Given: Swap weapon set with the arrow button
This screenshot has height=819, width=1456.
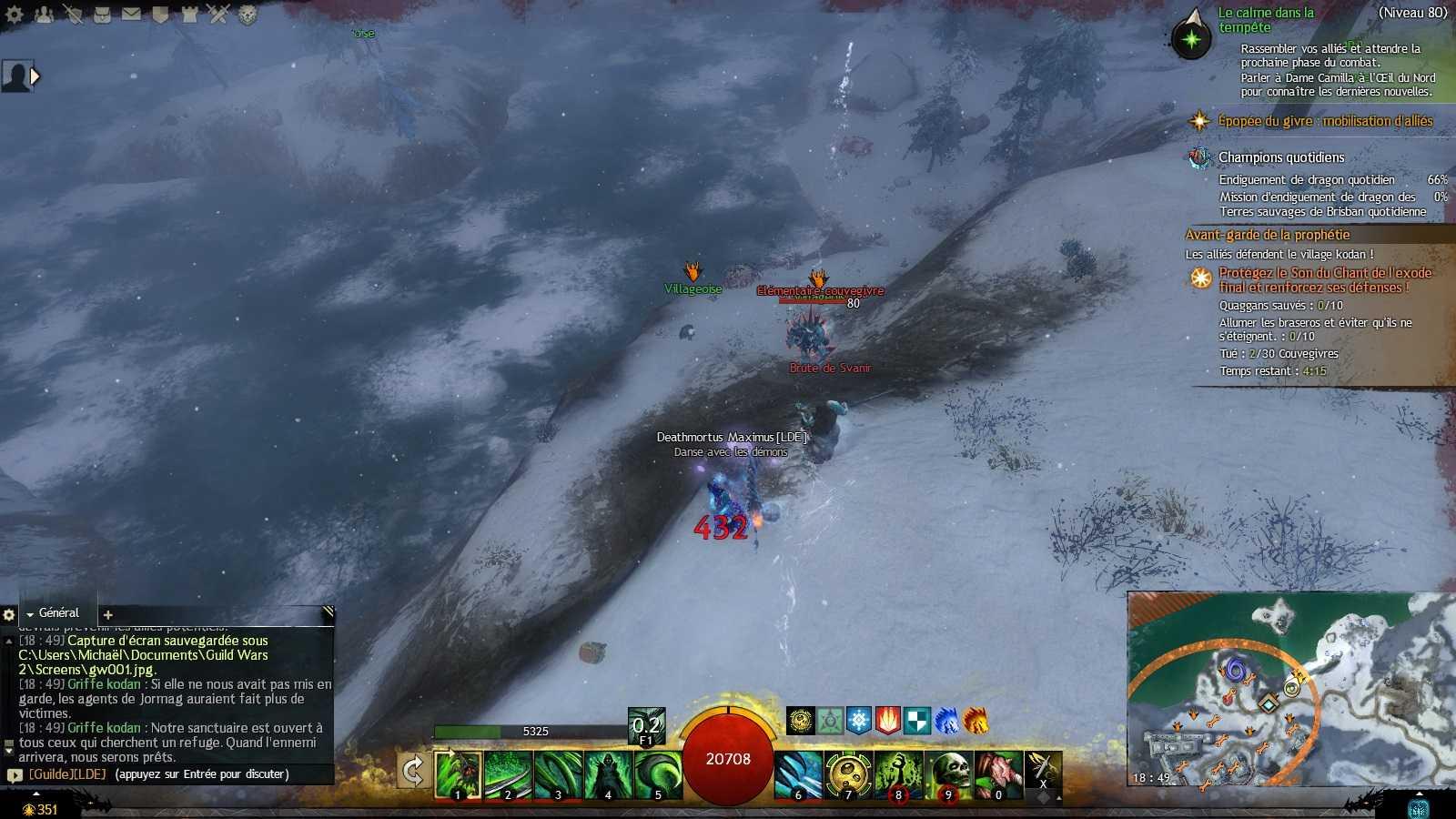Looking at the screenshot, I should coord(413,772).
